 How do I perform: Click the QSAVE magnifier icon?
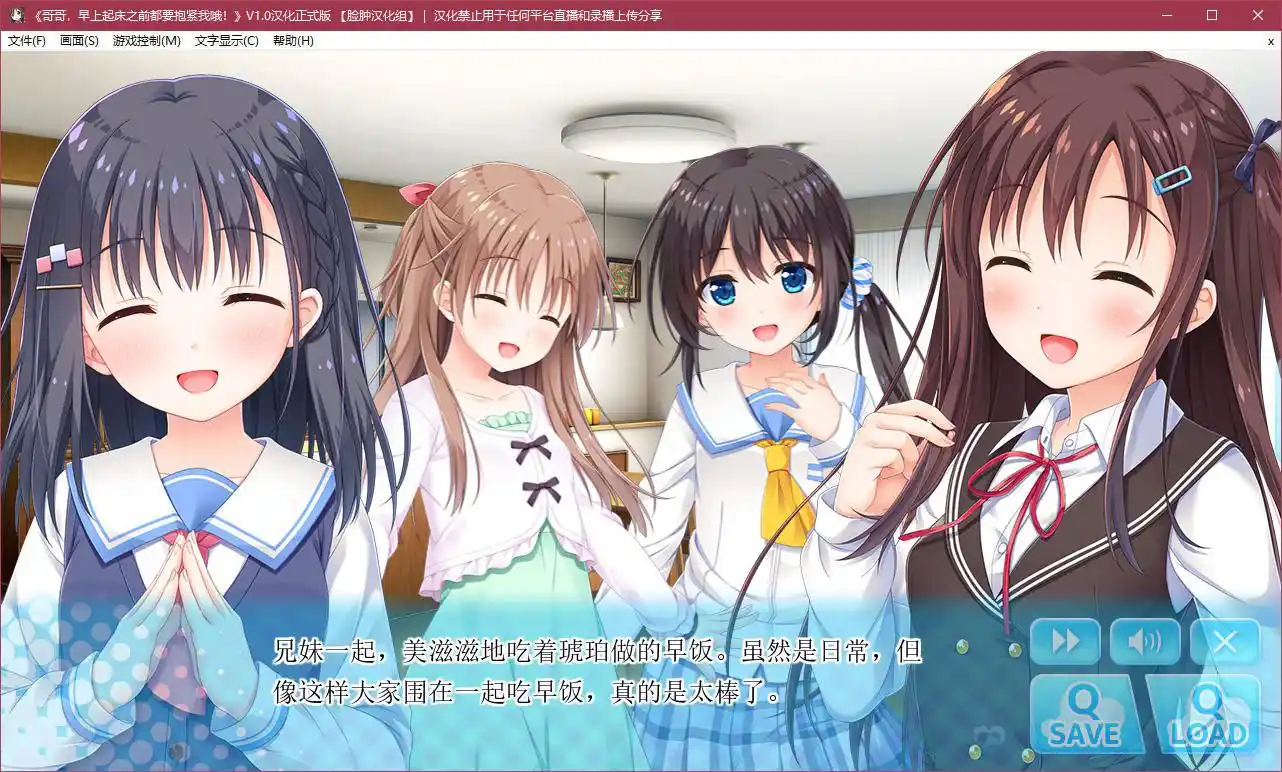tap(1085, 705)
